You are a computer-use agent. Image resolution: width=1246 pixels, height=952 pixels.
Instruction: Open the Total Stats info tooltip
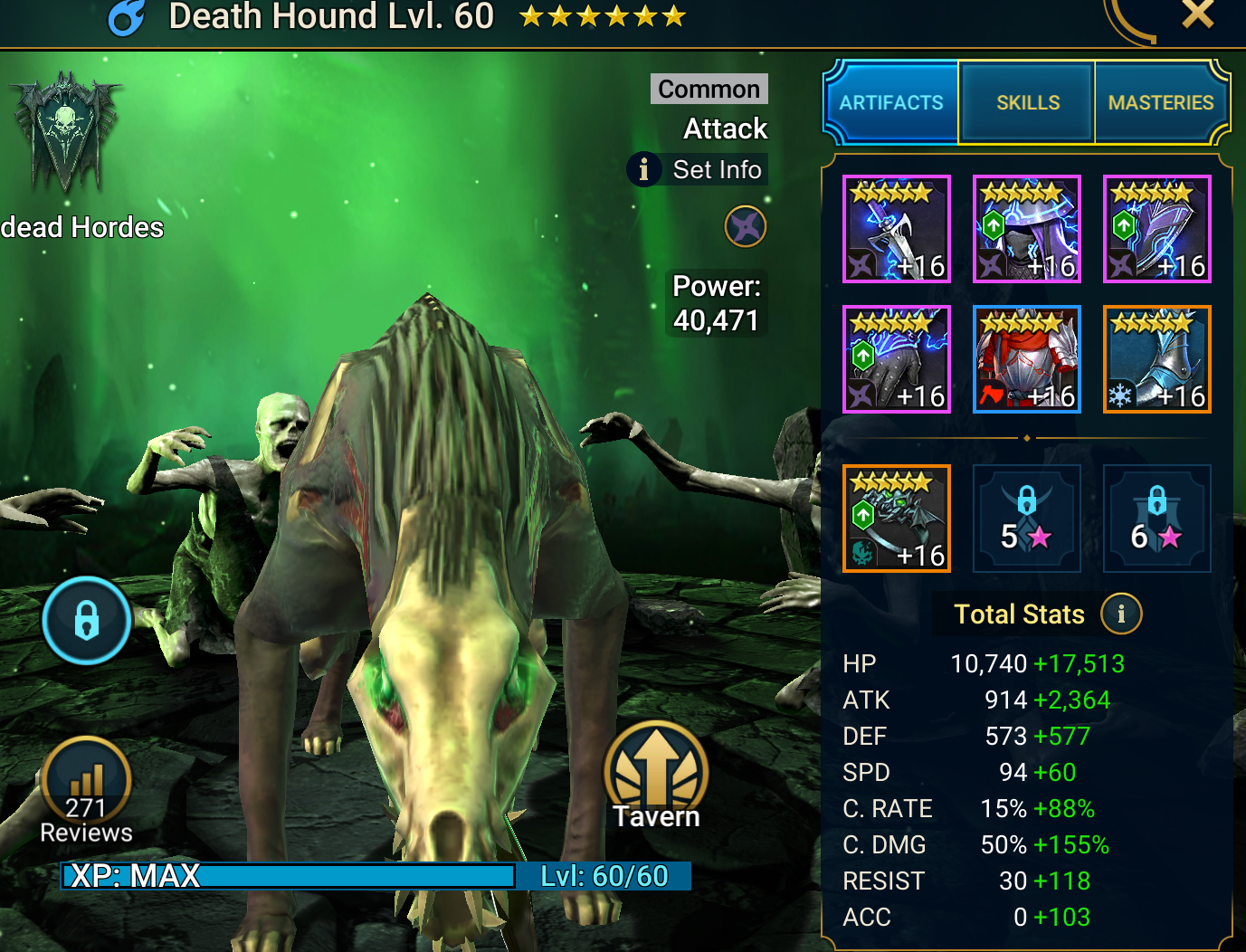tap(1122, 613)
